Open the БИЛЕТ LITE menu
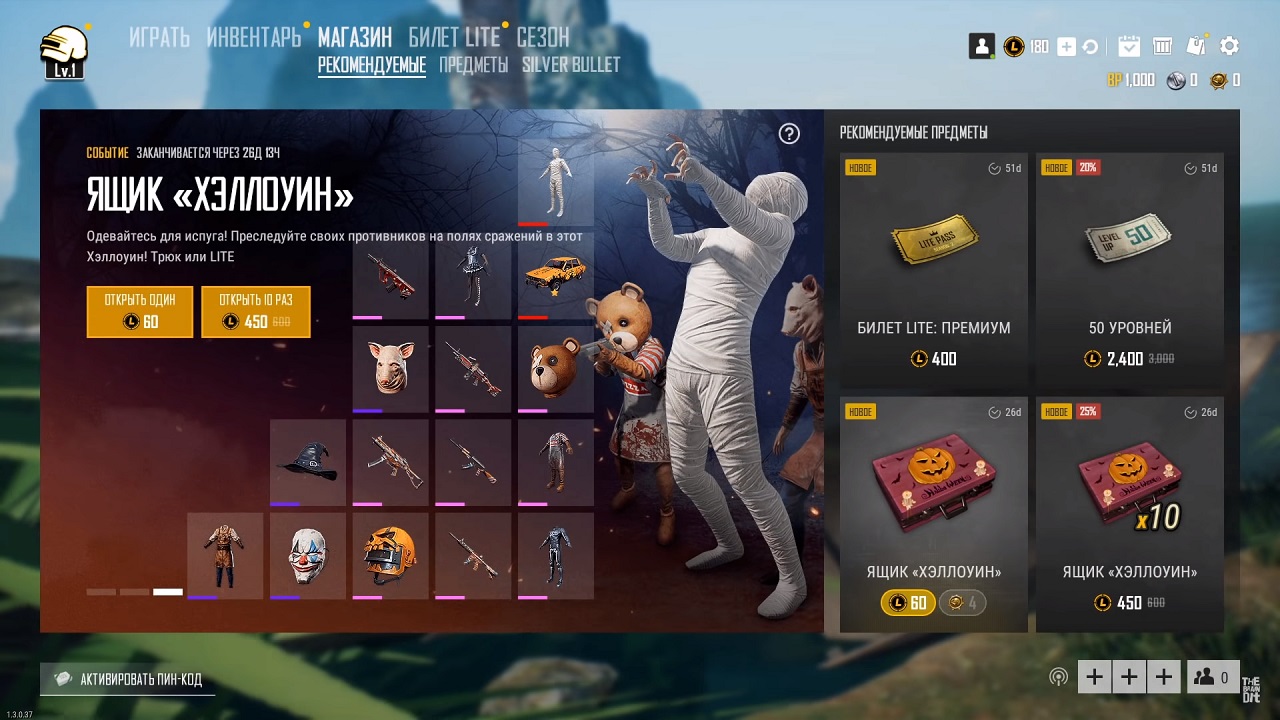 pos(454,38)
